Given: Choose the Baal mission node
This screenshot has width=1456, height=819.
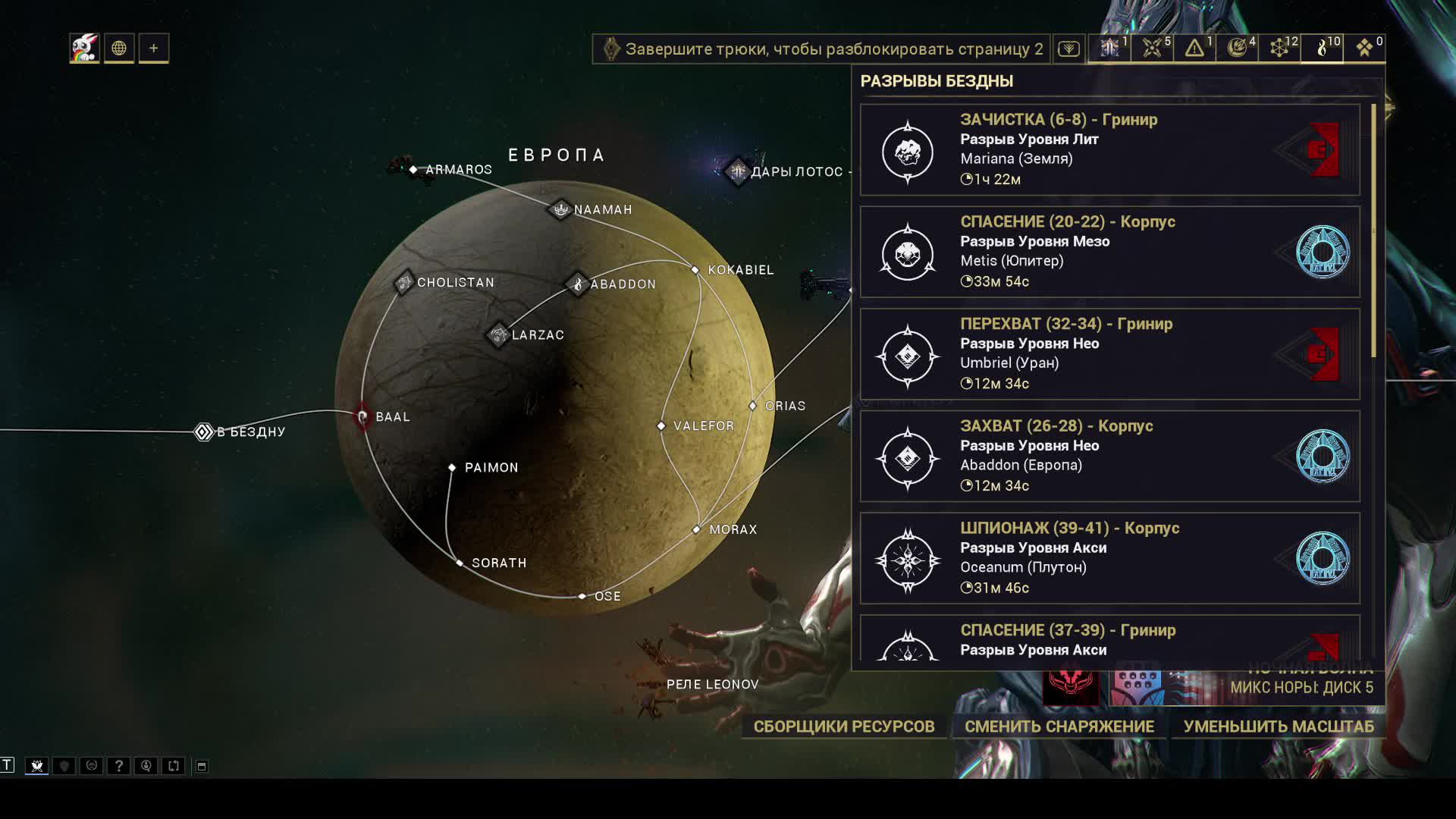Looking at the screenshot, I should (363, 416).
